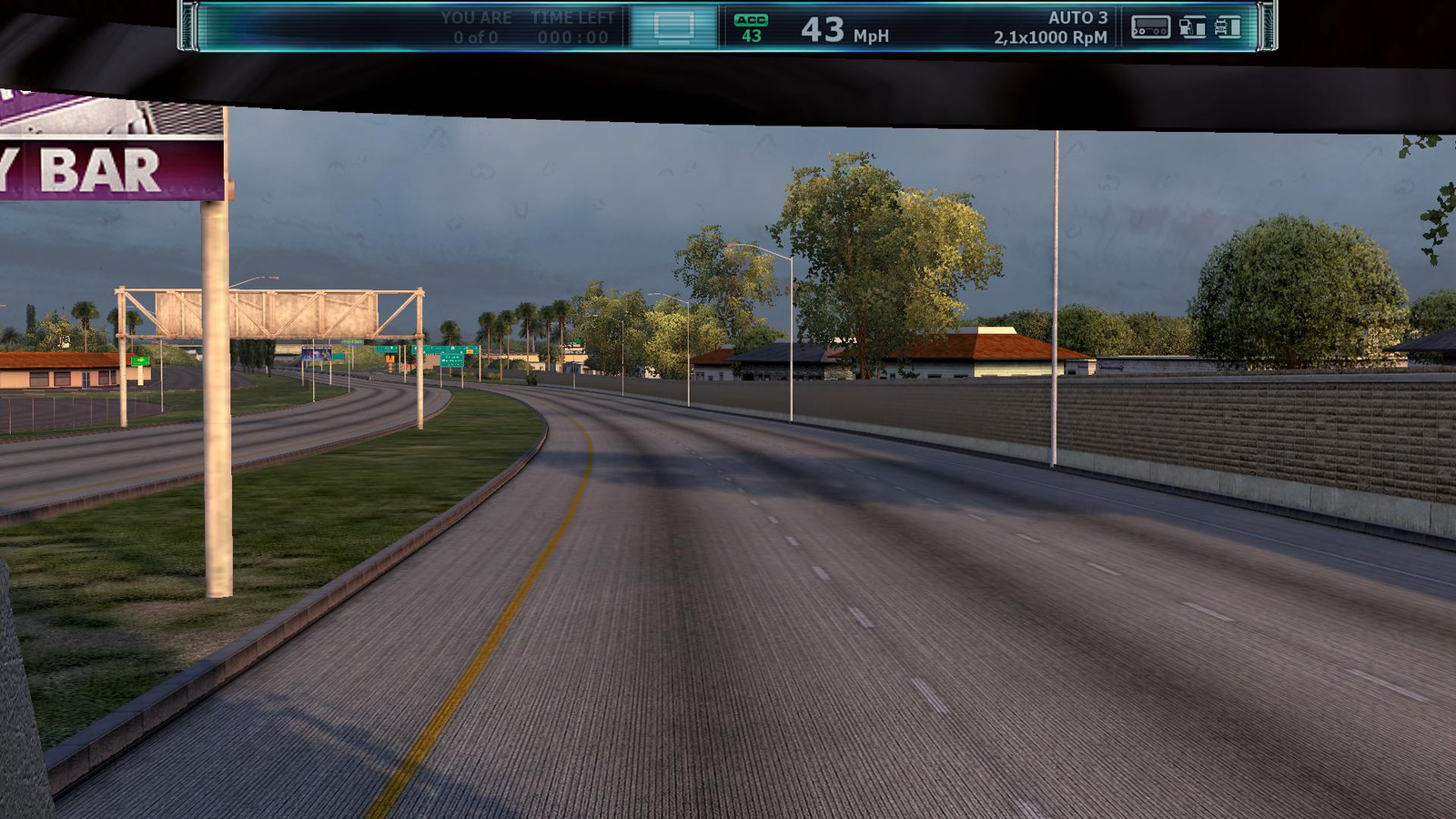Select the trailer icon in the top bar

pyautogui.click(x=1150, y=27)
